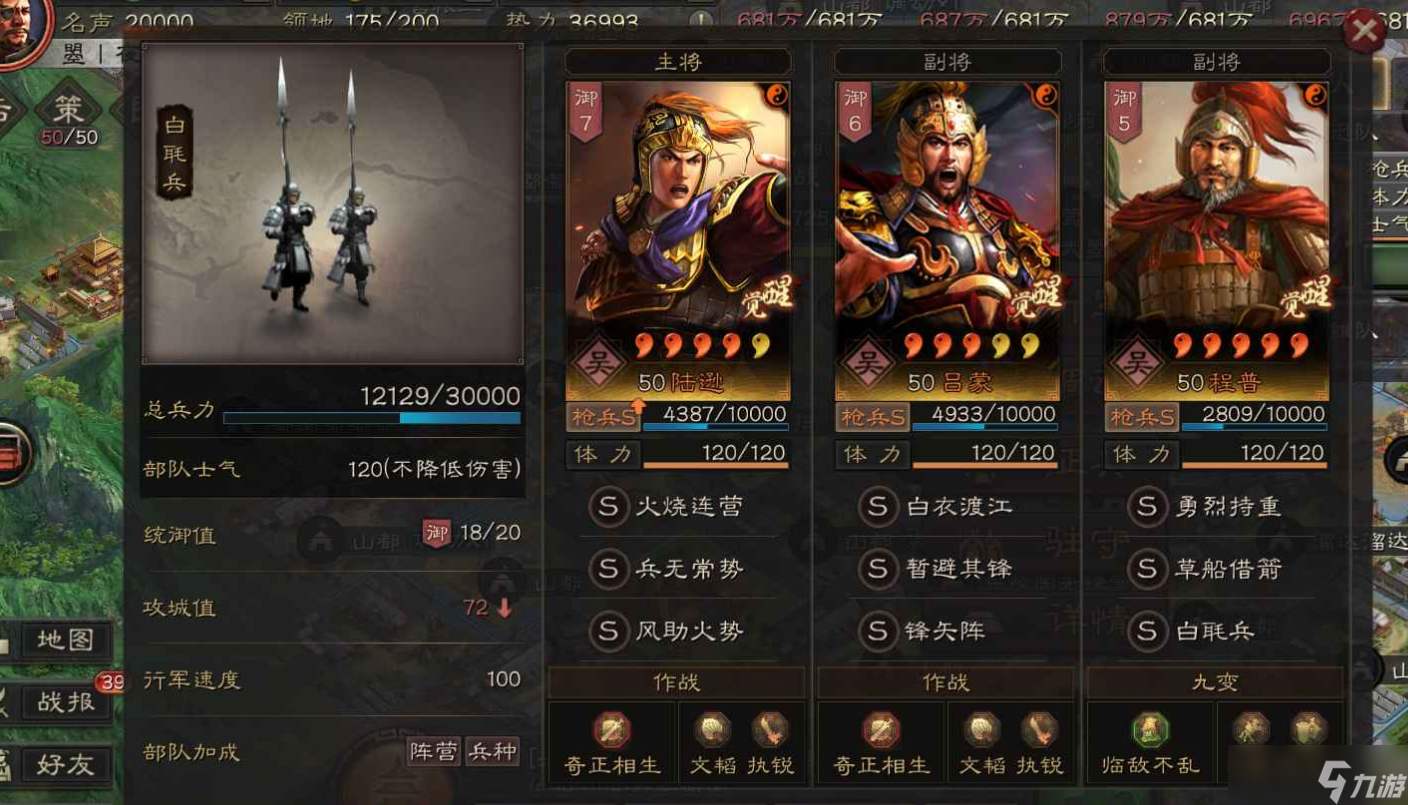The image size is (1408, 805).
Task: Select the 白毦兵 troop preview
Action: pyautogui.click(x=332, y=203)
